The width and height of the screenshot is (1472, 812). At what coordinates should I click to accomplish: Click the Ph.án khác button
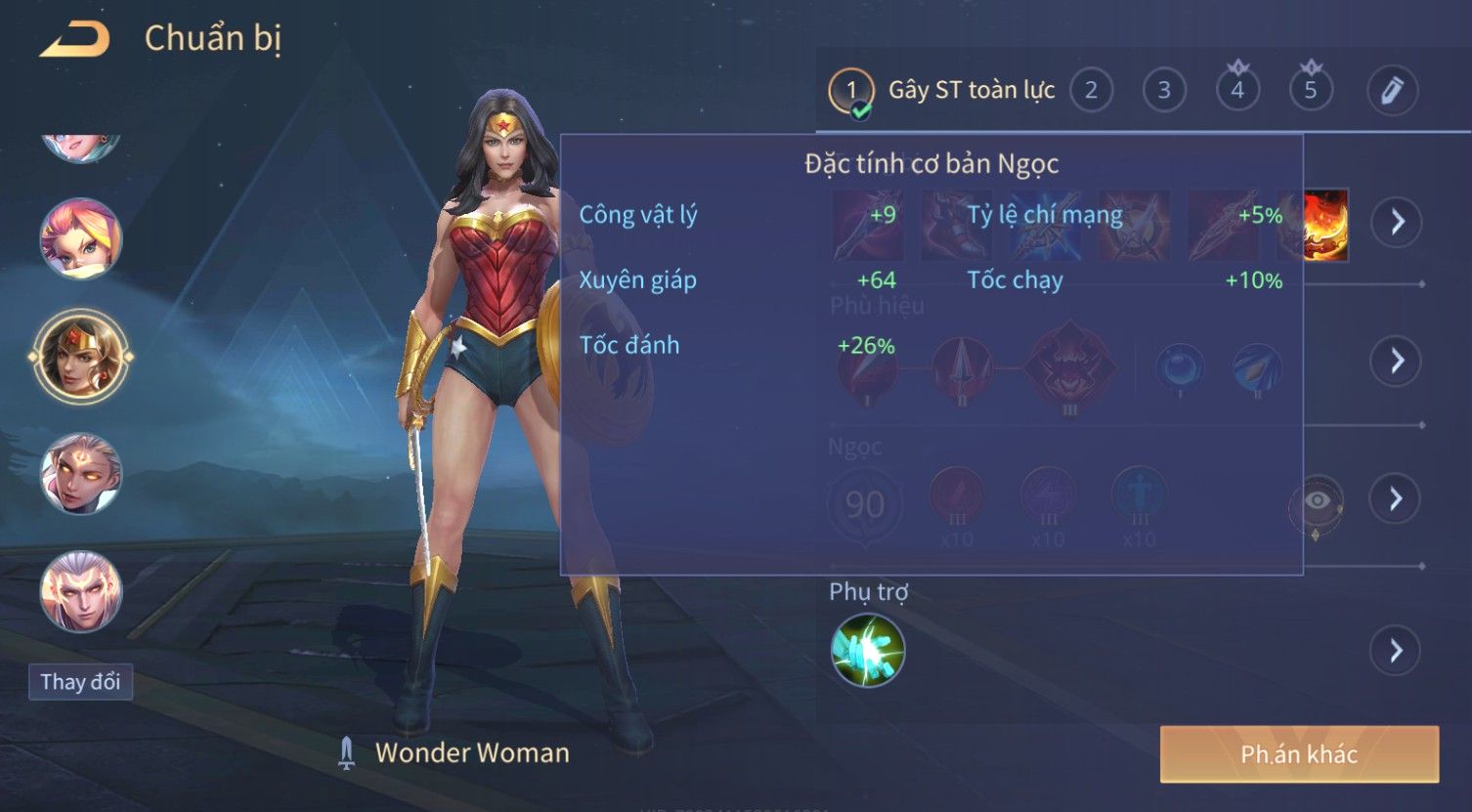tap(1299, 754)
